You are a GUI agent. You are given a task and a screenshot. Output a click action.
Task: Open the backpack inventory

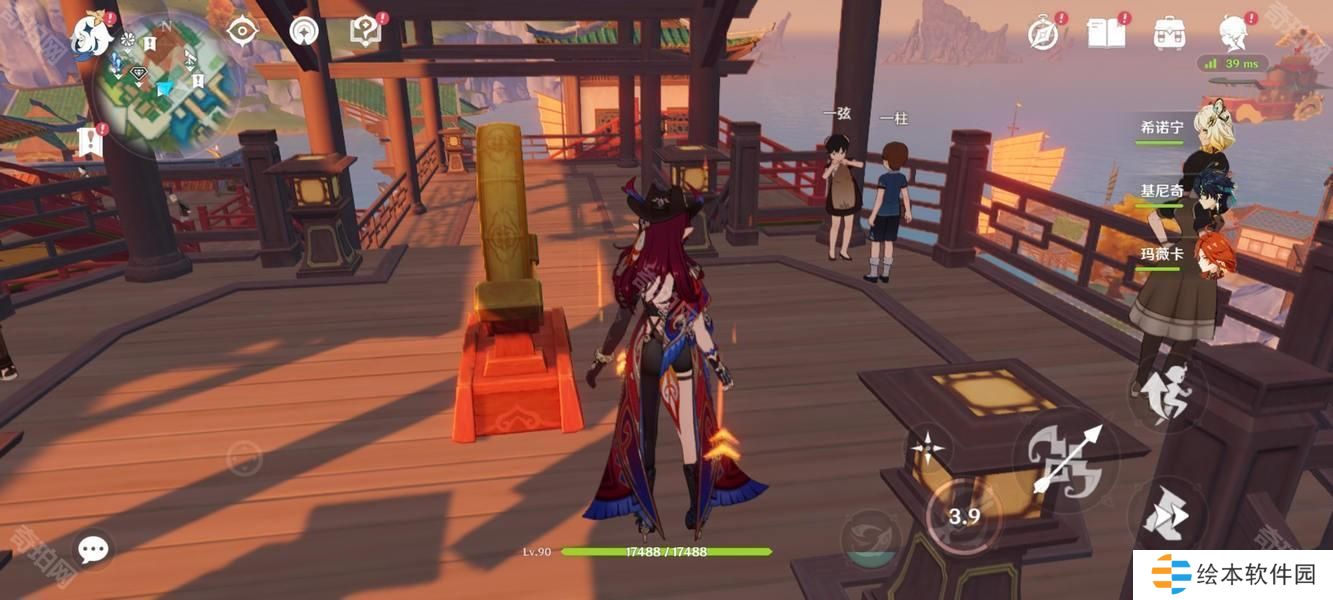1169,33
